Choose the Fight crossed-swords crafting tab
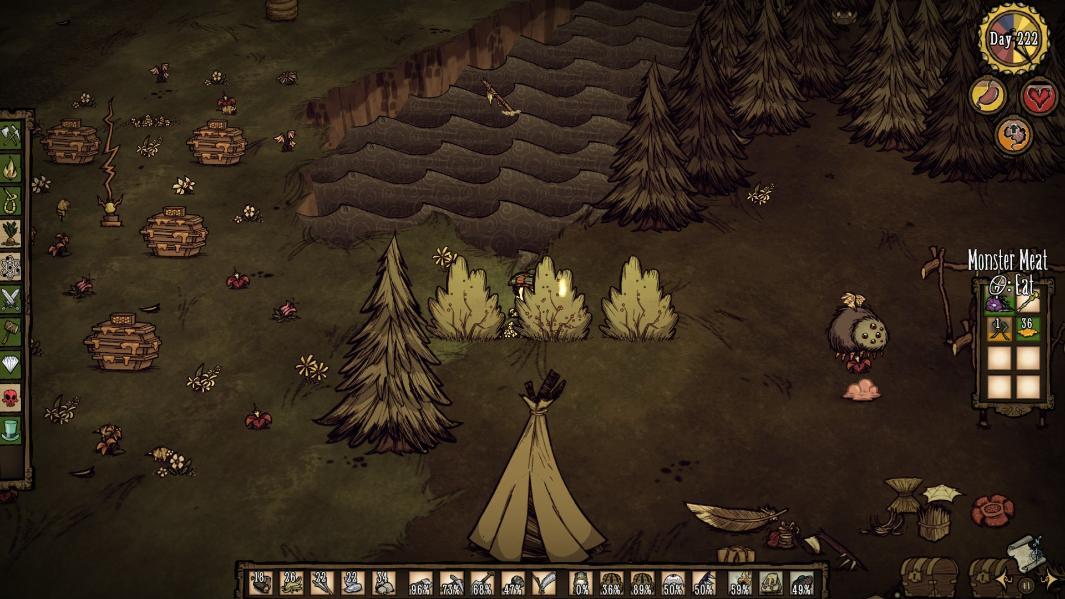Viewport: 1065px width, 599px height. (x=10, y=299)
